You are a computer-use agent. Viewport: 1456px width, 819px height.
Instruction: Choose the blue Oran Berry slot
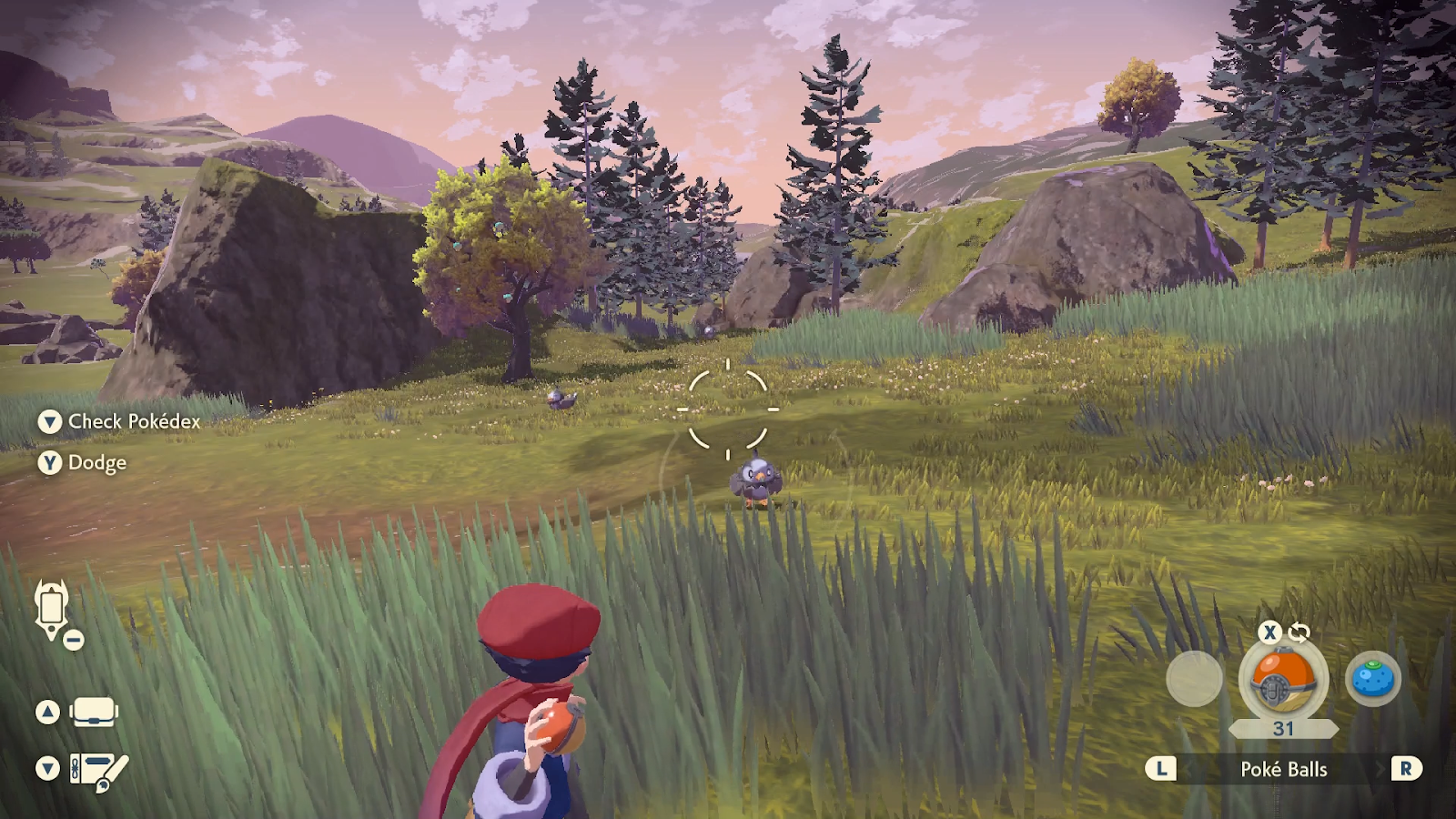(x=1372, y=679)
